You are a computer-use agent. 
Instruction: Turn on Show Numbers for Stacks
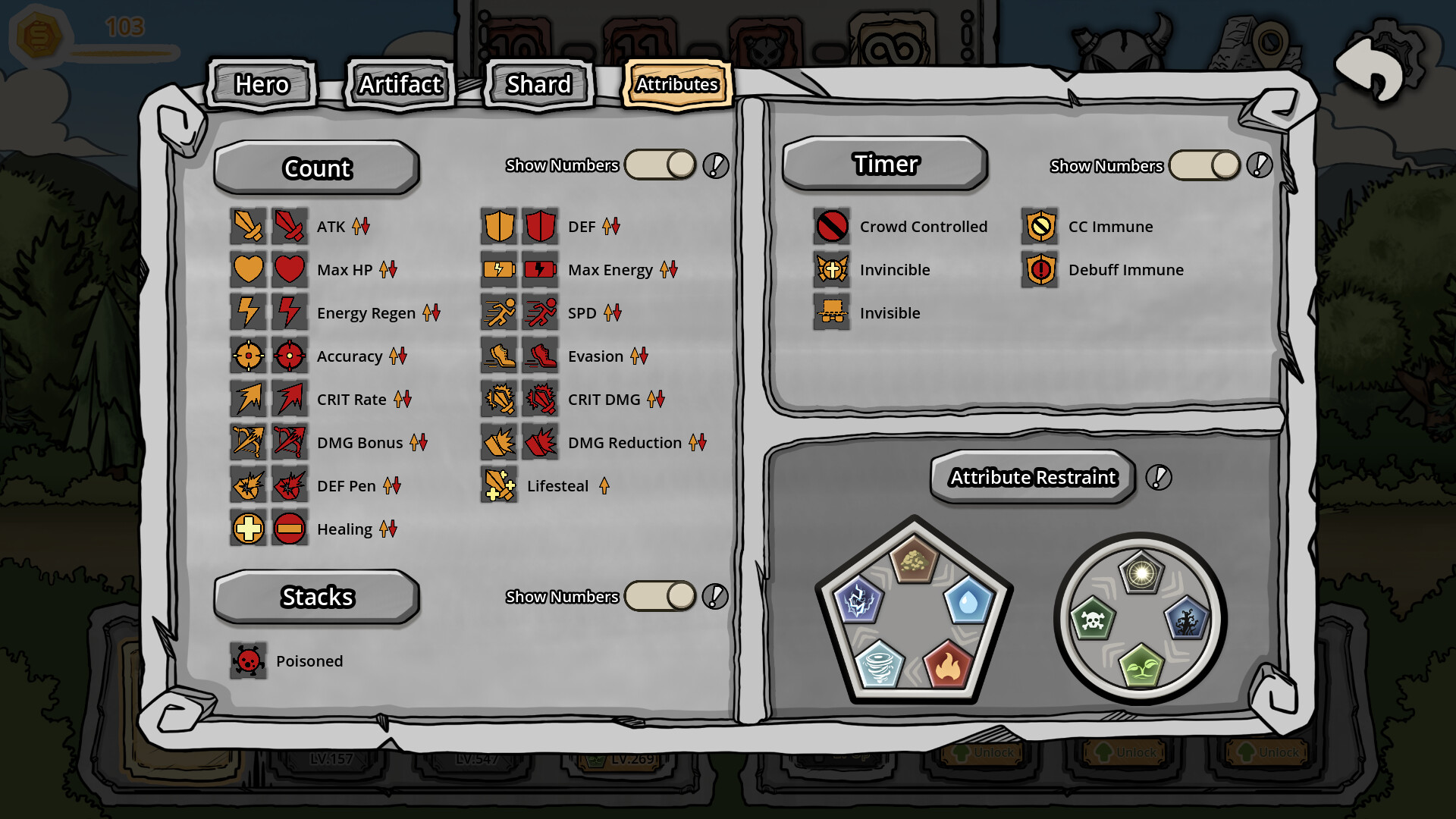click(x=660, y=596)
